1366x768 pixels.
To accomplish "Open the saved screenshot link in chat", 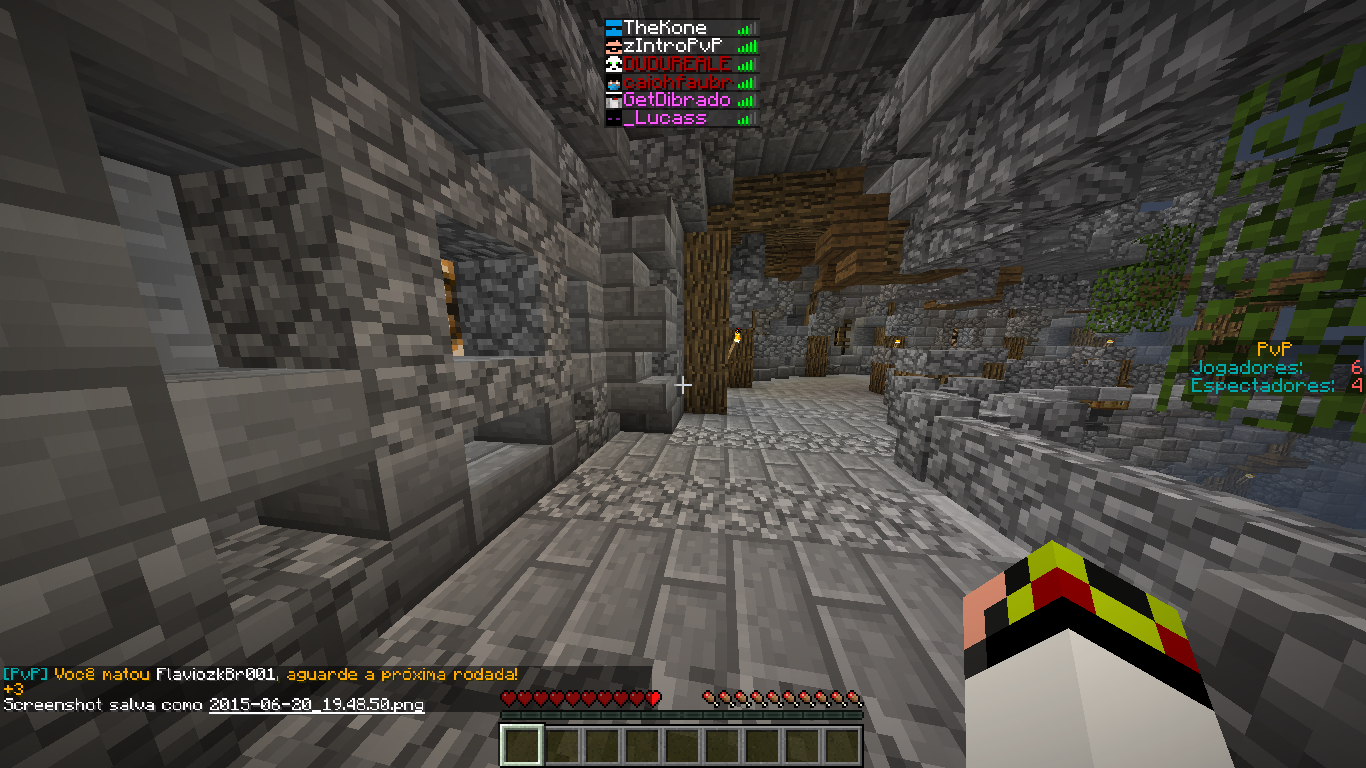I will pyautogui.click(x=316, y=705).
